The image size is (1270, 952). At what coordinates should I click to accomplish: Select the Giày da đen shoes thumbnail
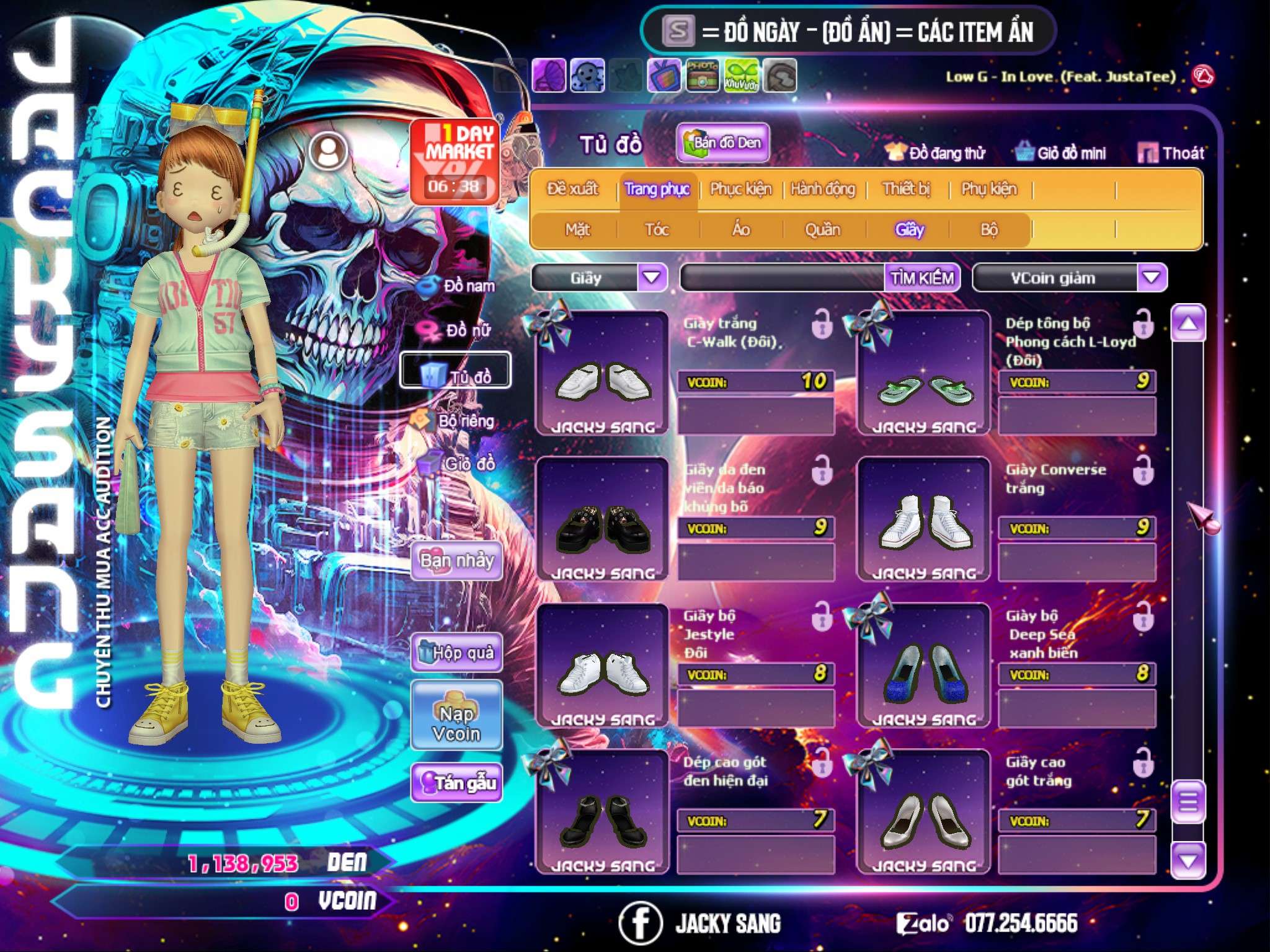coord(602,519)
